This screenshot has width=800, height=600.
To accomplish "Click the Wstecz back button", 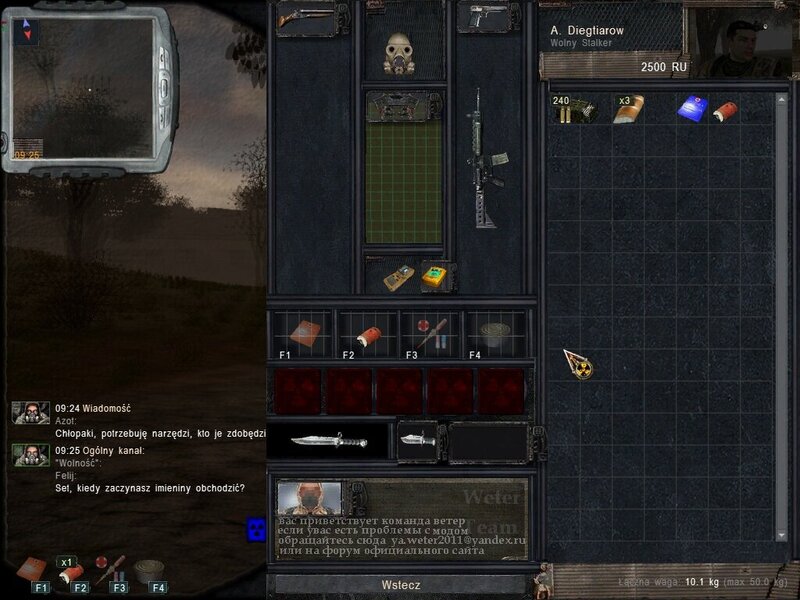I will pyautogui.click(x=400, y=585).
